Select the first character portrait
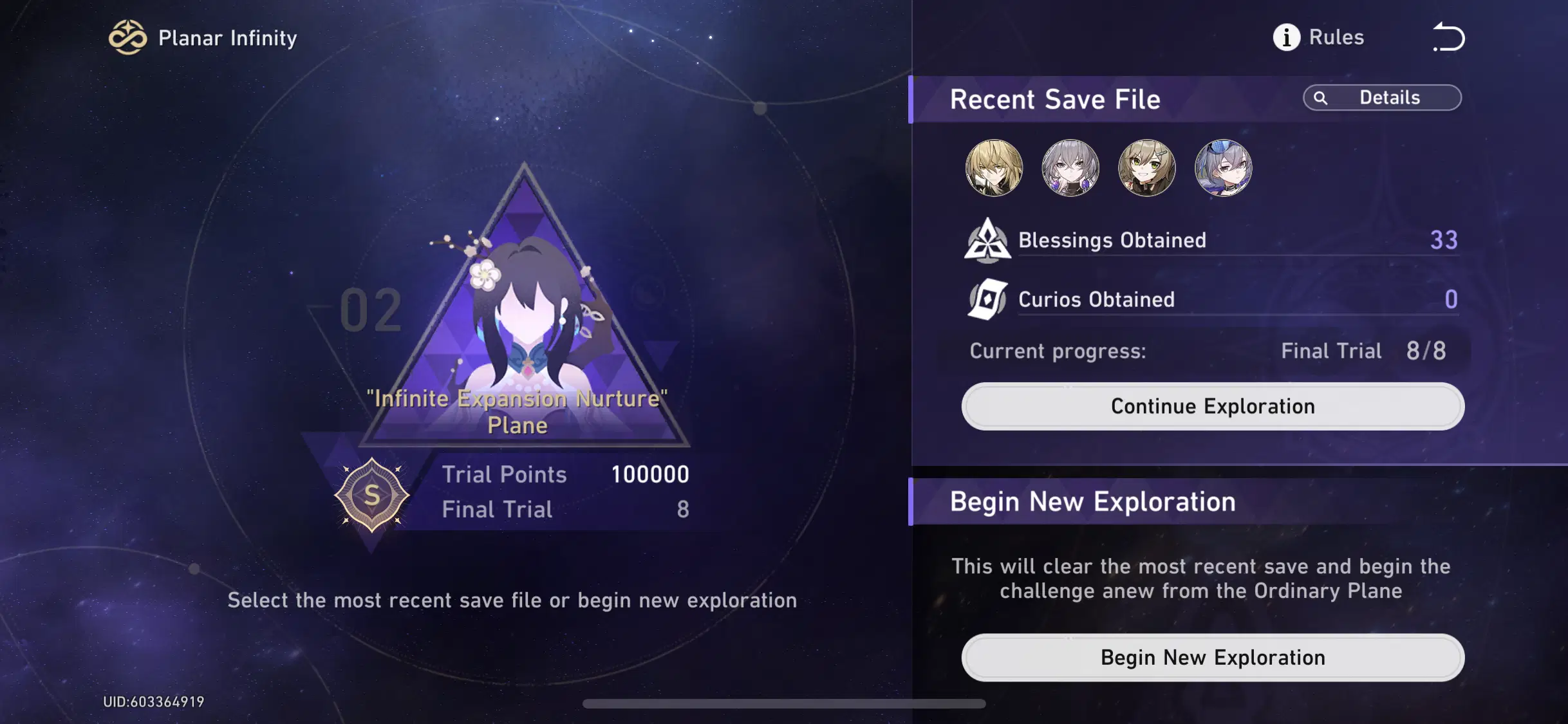1568x724 pixels. 993,168
